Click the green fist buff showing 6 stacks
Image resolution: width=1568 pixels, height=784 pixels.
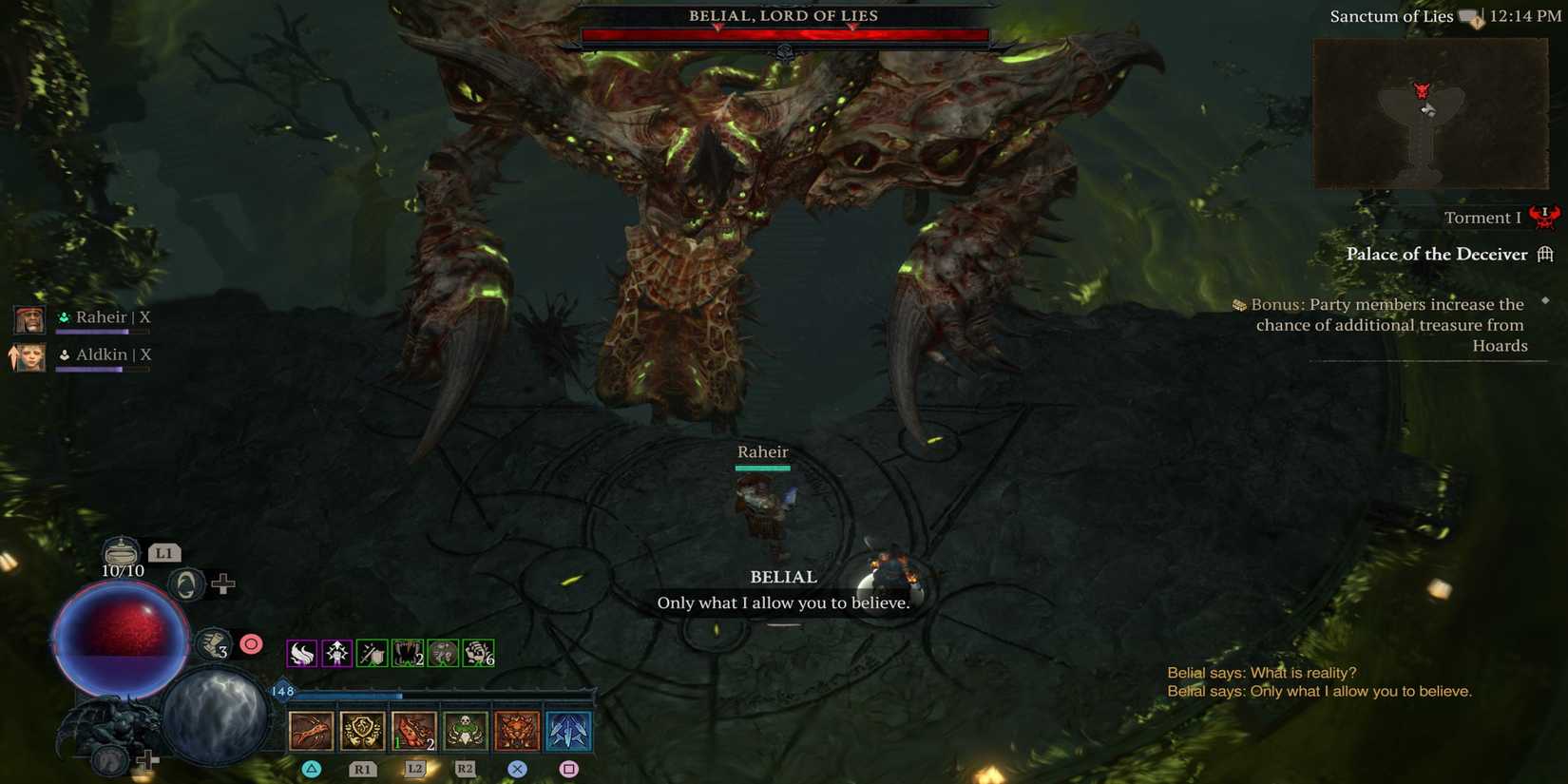click(477, 654)
